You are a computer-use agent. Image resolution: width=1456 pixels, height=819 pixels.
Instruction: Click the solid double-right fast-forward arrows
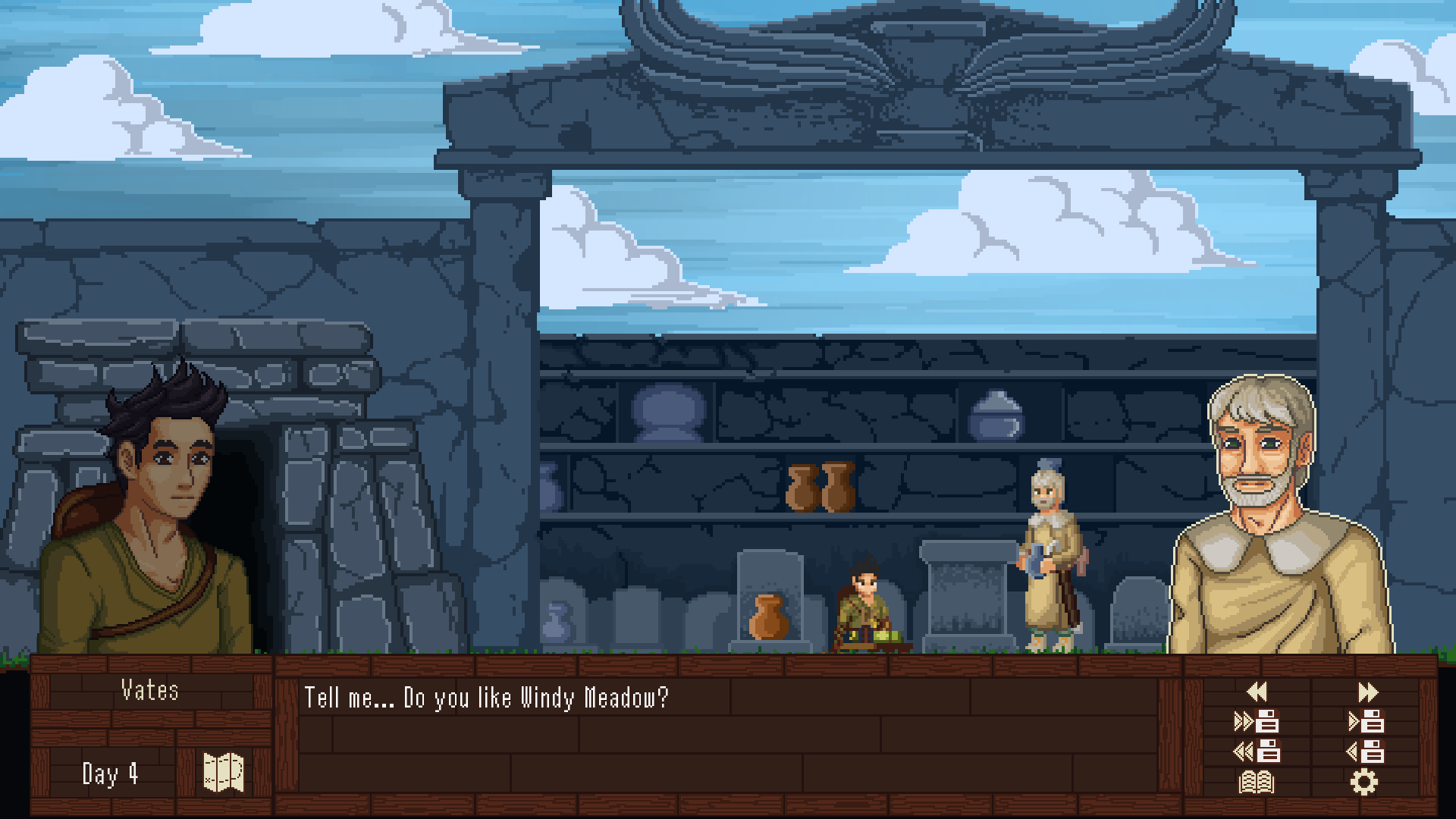pyautogui.click(x=1367, y=692)
